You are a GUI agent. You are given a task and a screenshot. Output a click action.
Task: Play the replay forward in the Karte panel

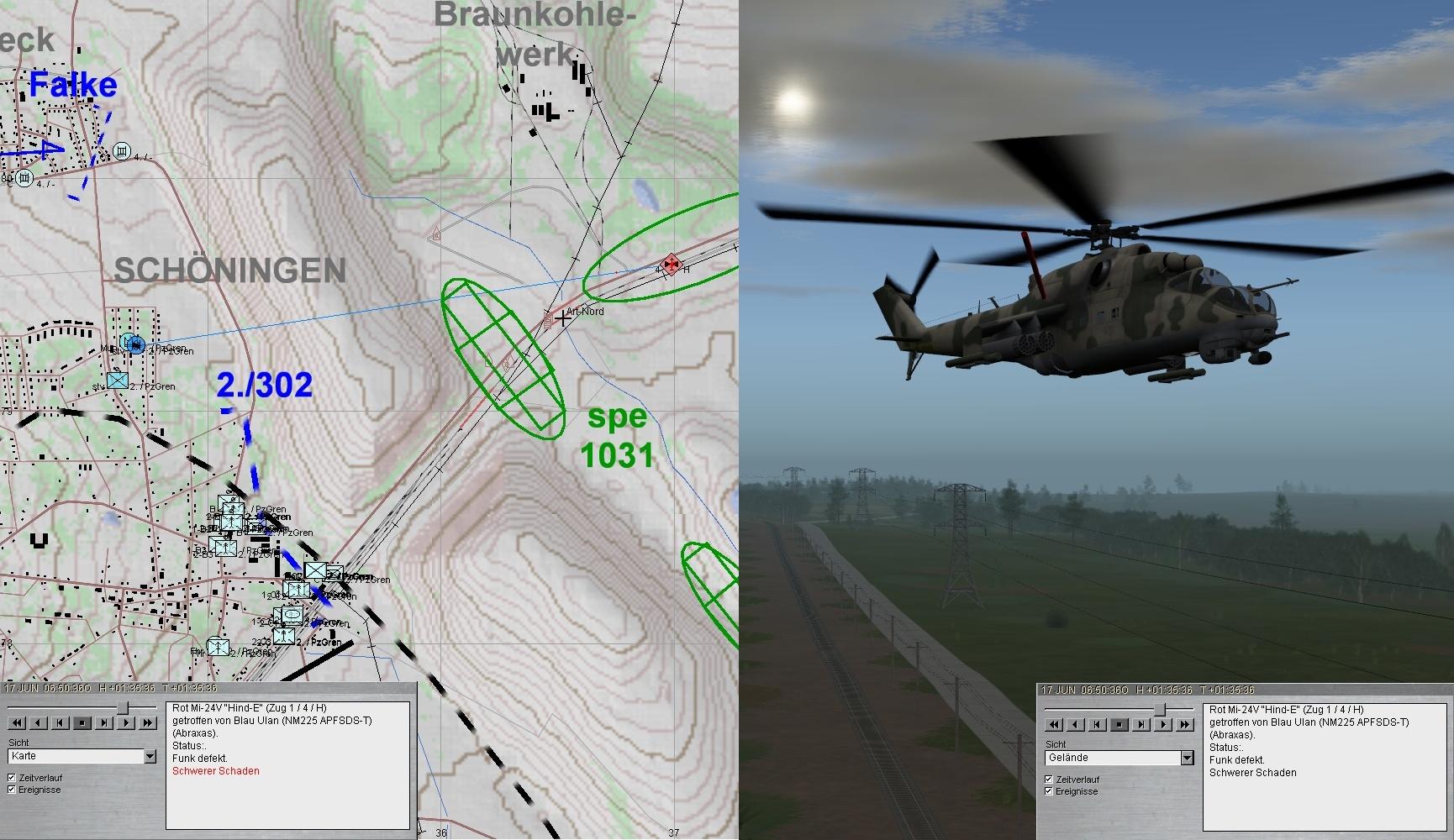(126, 722)
